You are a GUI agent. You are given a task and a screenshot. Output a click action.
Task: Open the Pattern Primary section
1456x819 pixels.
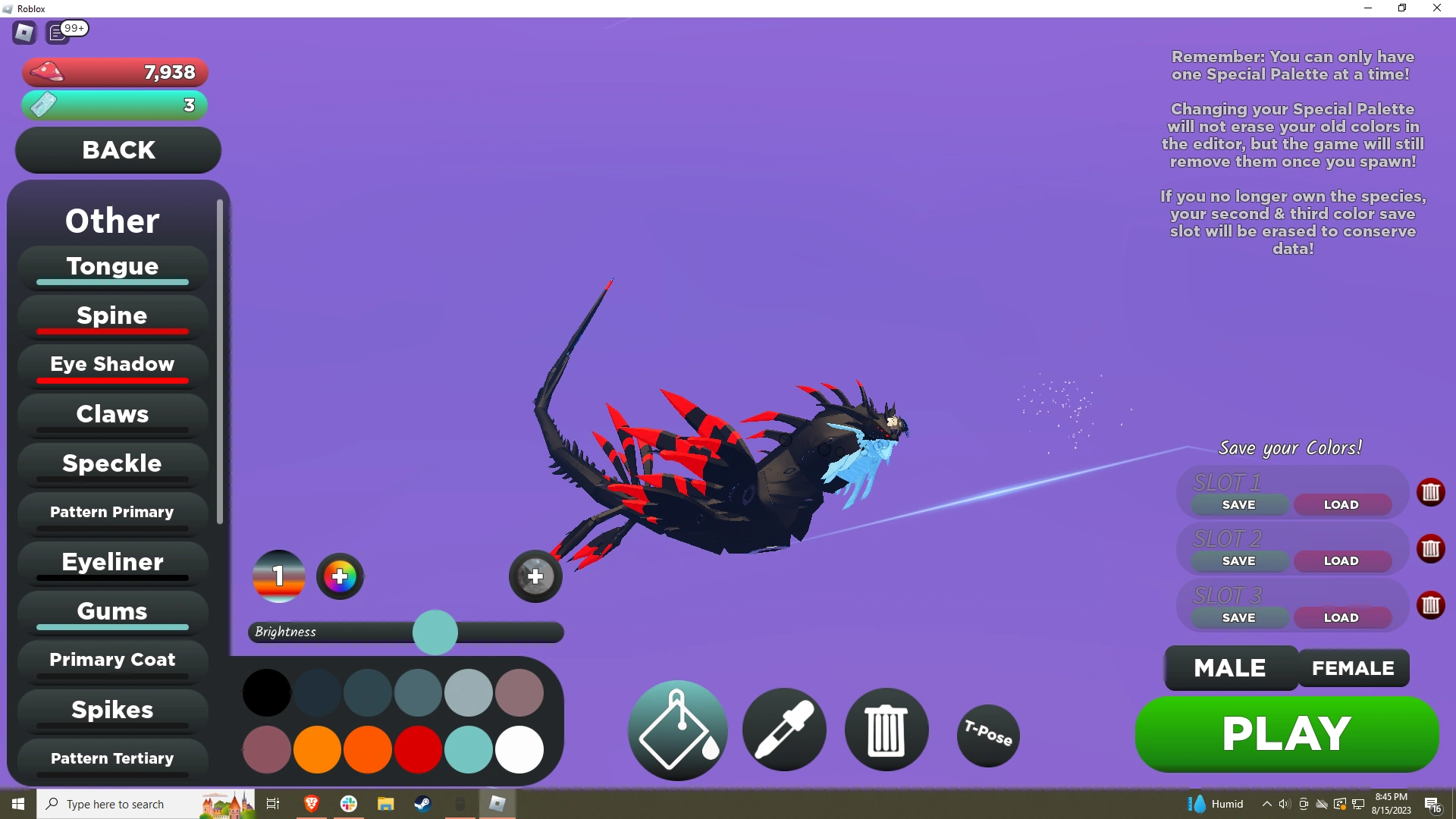tap(111, 512)
